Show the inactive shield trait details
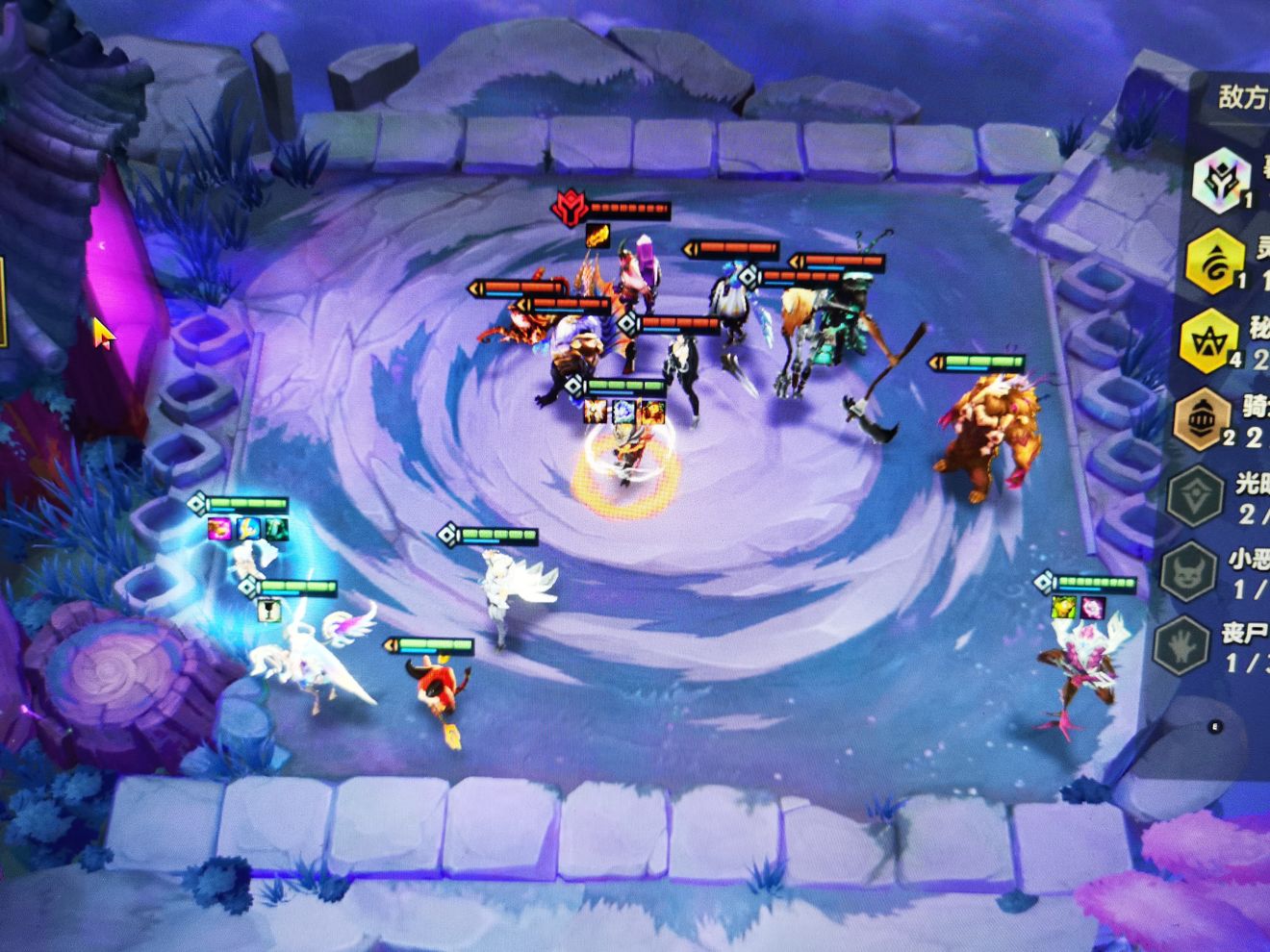This screenshot has height=952, width=1270. [x=1195, y=496]
